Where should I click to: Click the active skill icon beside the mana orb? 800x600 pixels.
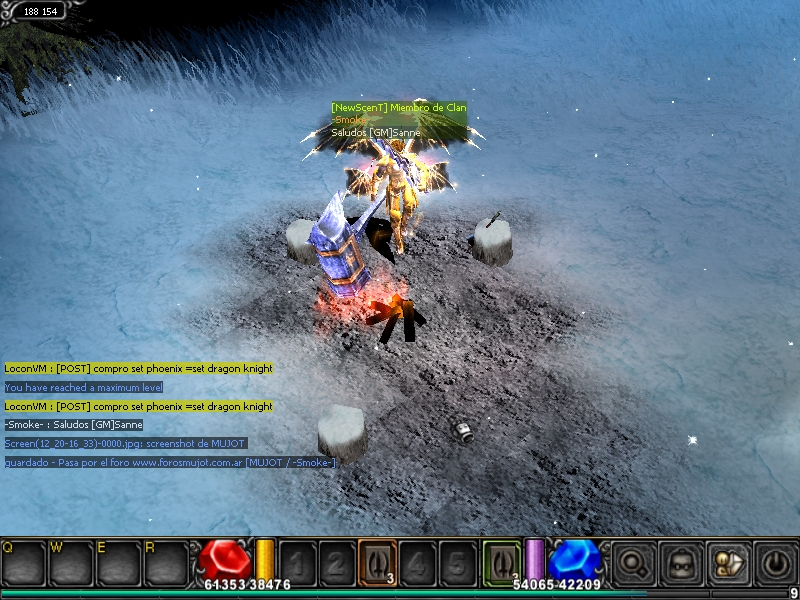coord(501,561)
